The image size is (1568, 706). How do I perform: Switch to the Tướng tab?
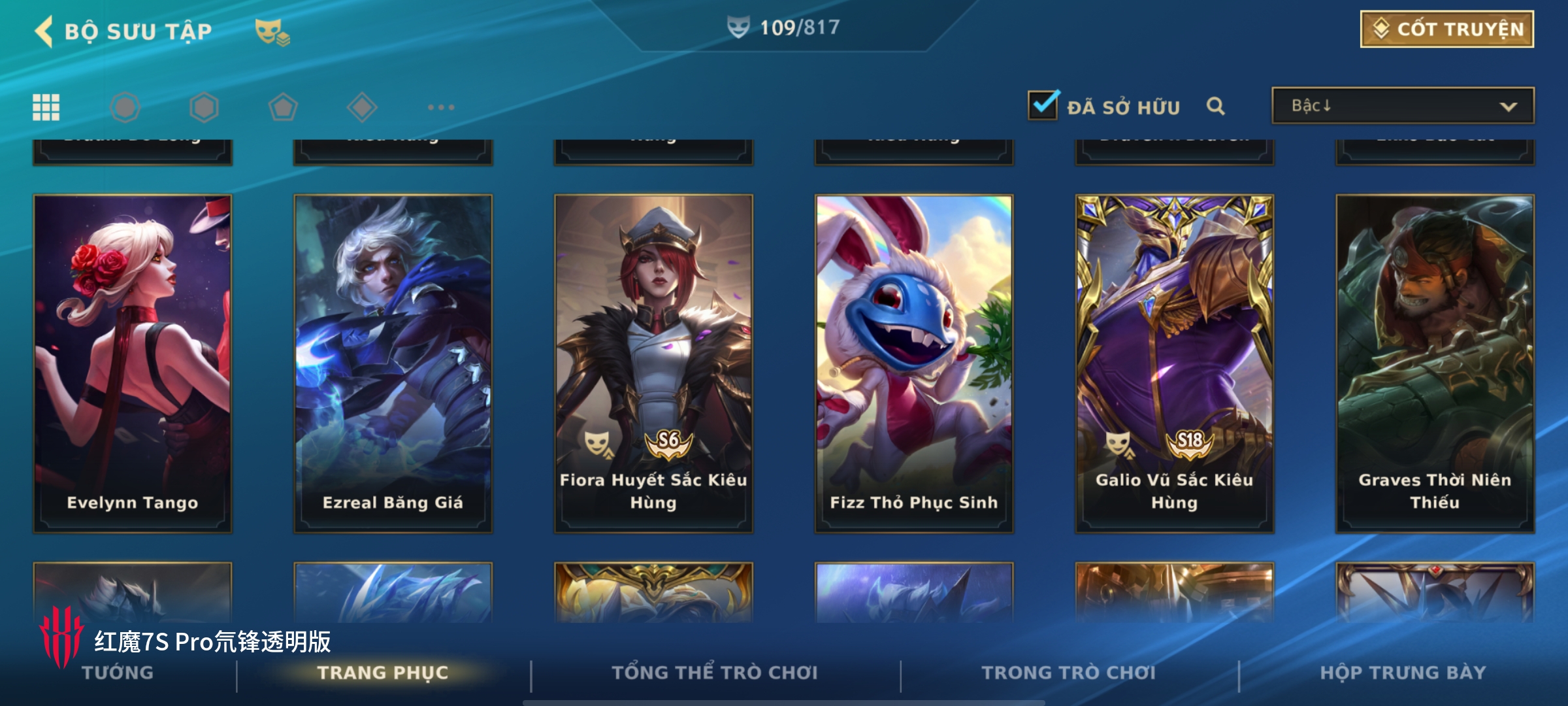[x=118, y=673]
